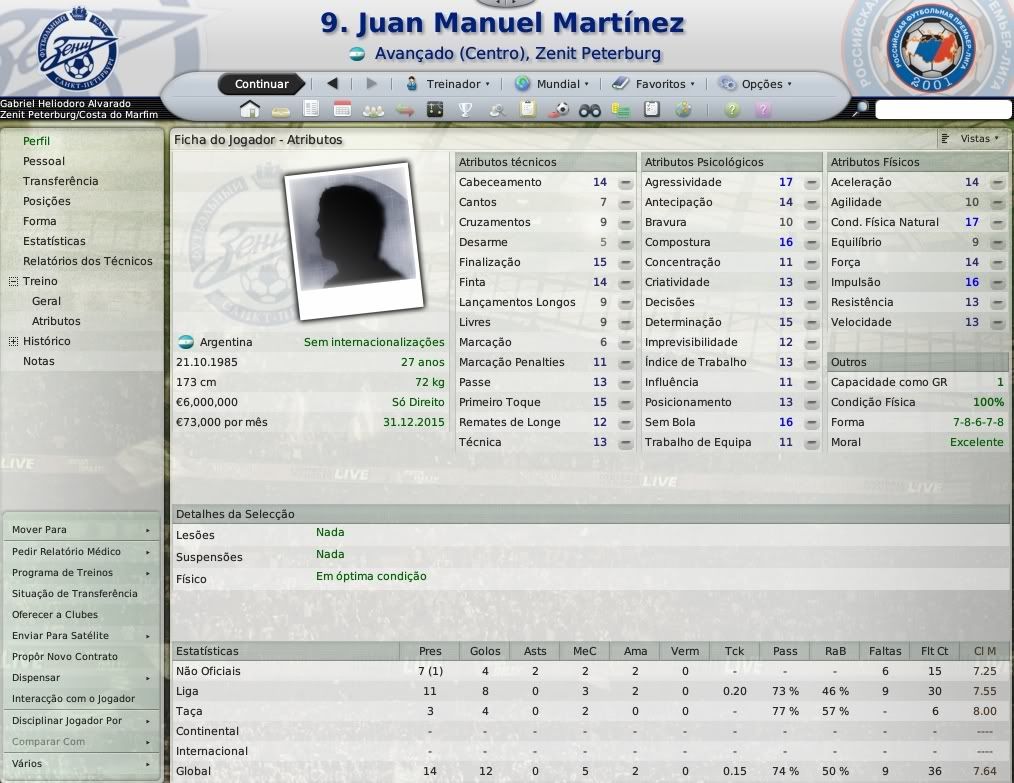The image size is (1014, 783).
Task: Click the Continuar button
Action: (x=261, y=84)
